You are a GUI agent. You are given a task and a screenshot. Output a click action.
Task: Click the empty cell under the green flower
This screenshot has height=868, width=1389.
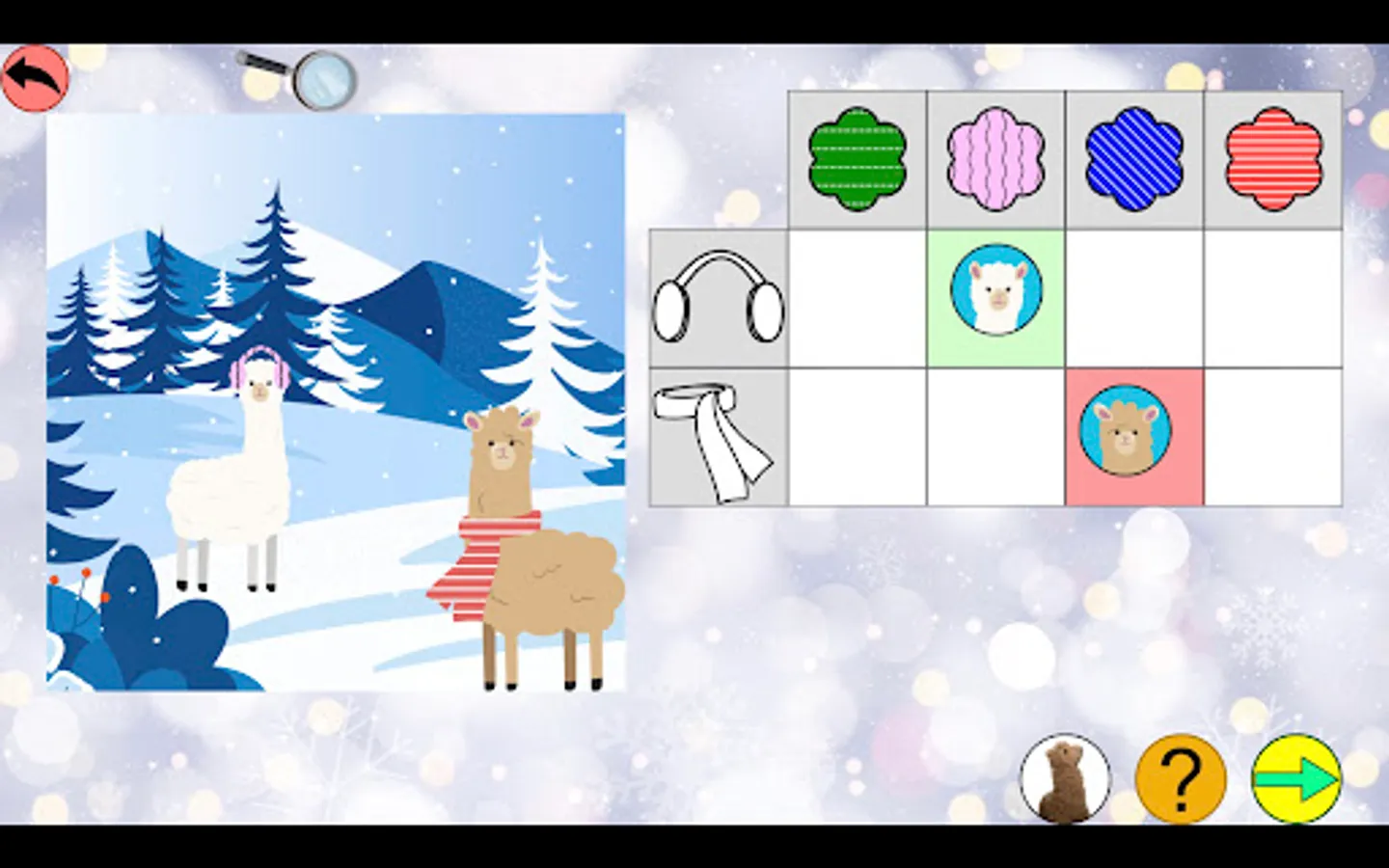(x=858, y=297)
